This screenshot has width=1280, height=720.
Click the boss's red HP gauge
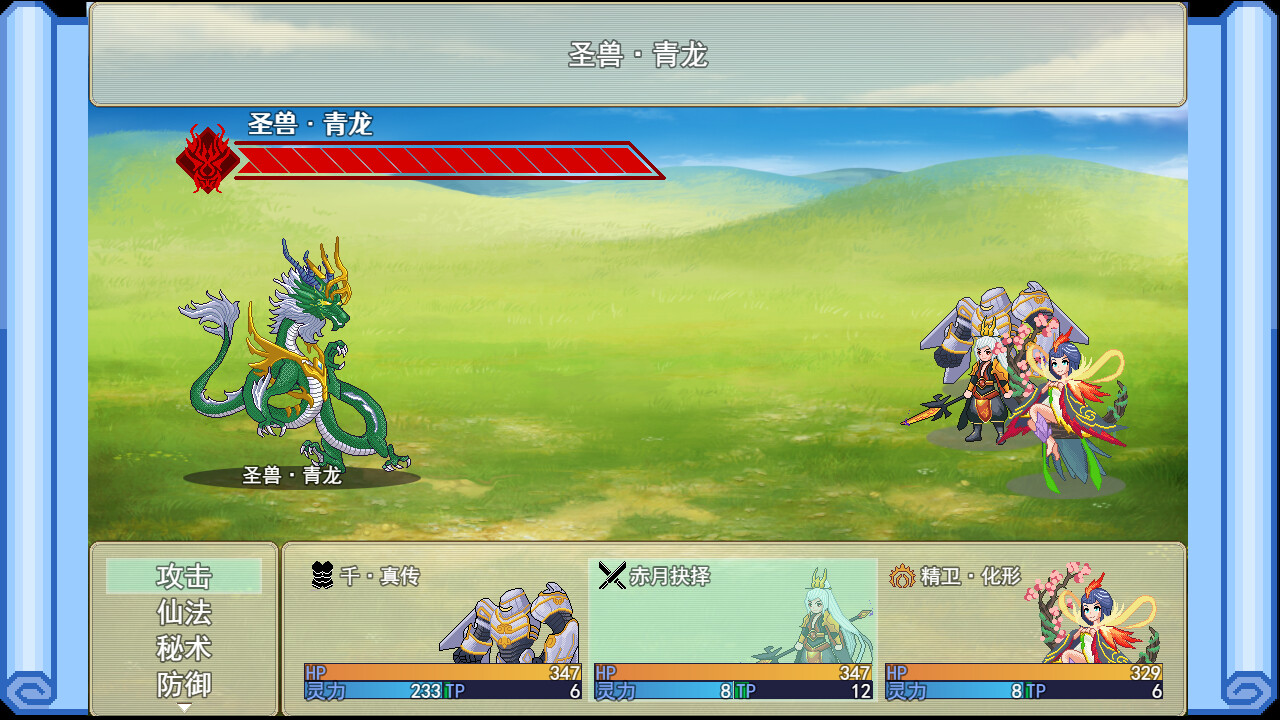coord(450,160)
